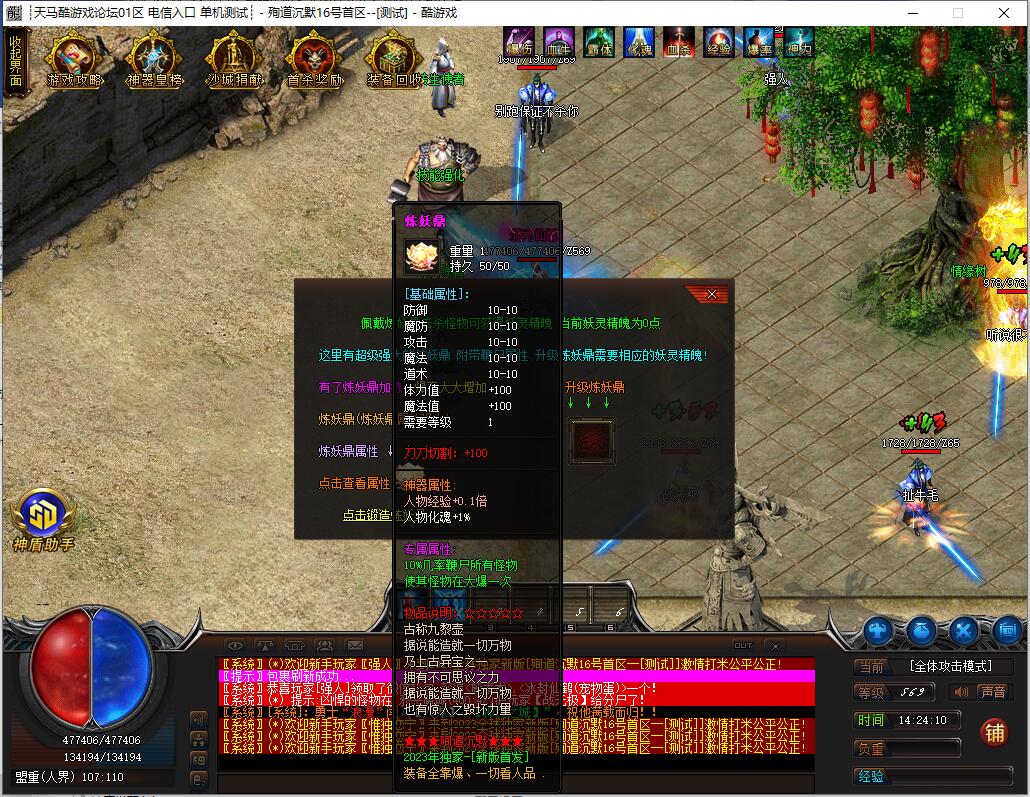The image size is (1030, 797).
Task: Open the 神器皇榜 artifact ranking icon
Action: click(154, 61)
